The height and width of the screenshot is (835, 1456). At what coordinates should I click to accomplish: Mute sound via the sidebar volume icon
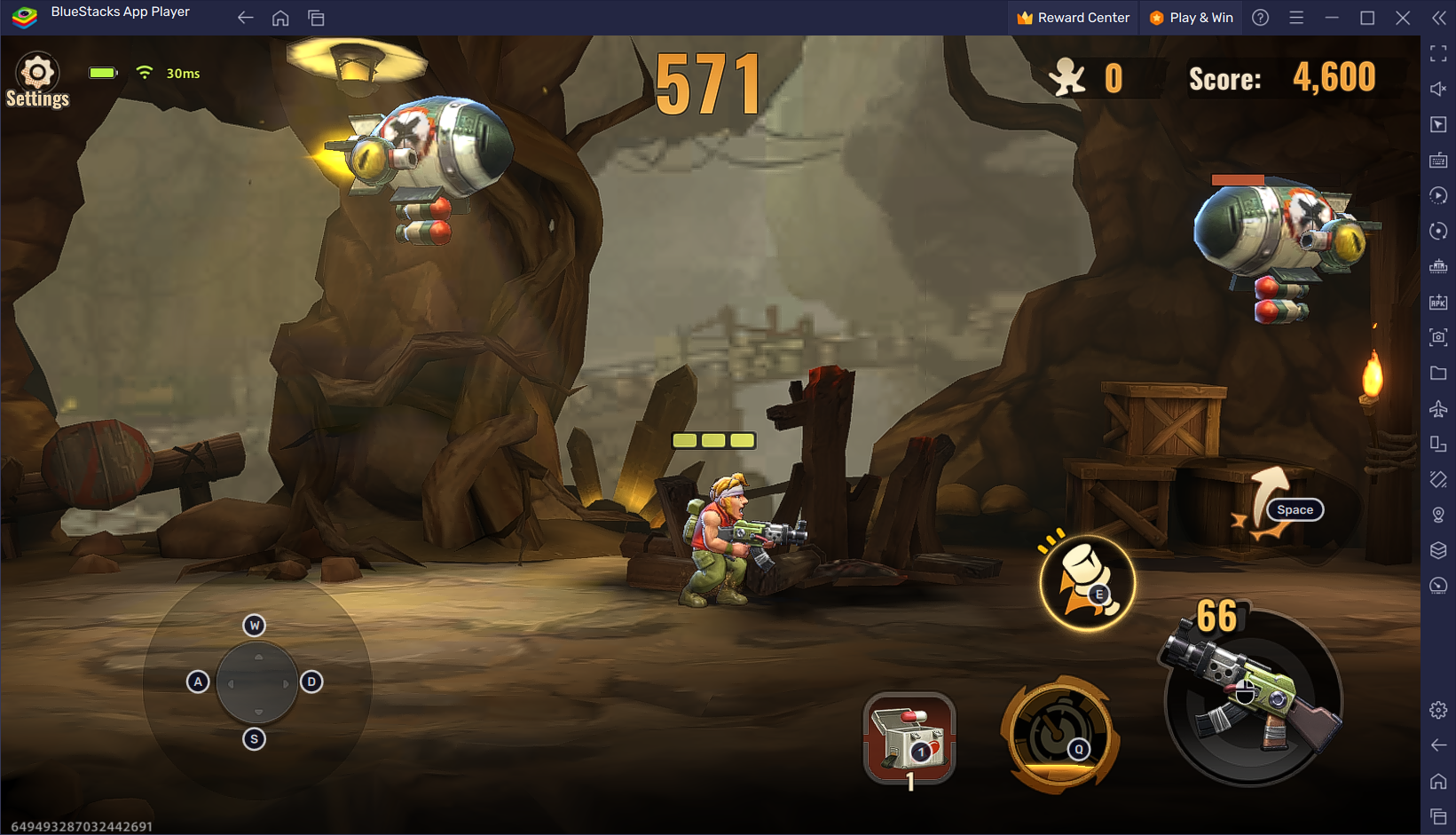(1438, 89)
